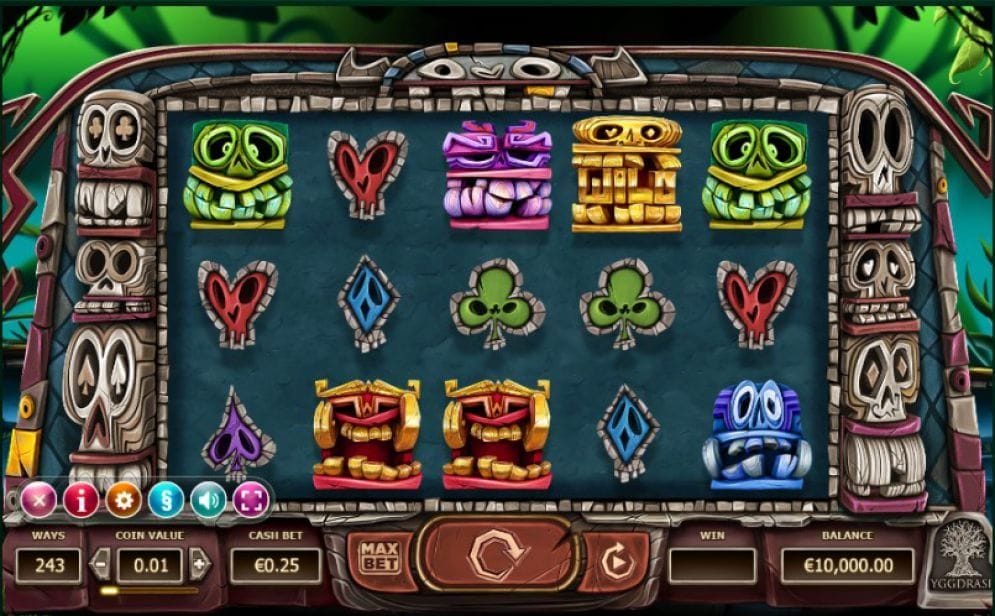The image size is (995, 616).
Task: Open settings using the orange gear icon
Action: 124,498
